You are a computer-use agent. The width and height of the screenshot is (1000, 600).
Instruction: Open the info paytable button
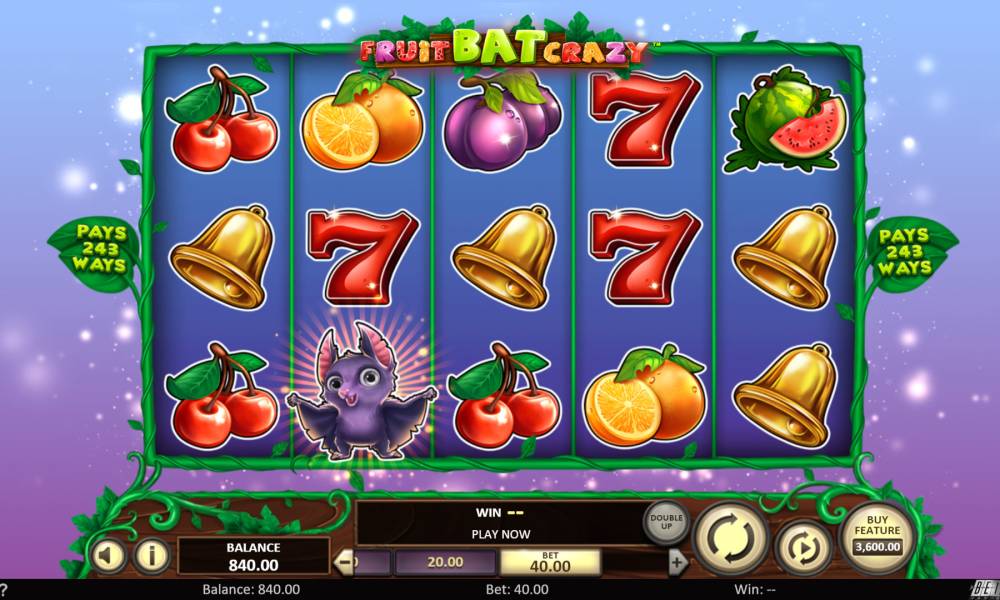tap(151, 555)
